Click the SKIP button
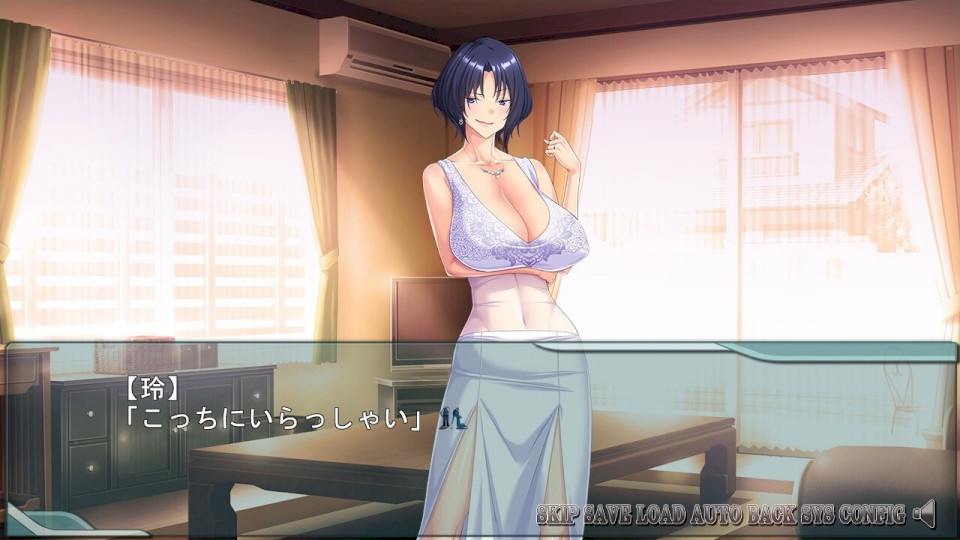The image size is (960, 540). tap(558, 515)
